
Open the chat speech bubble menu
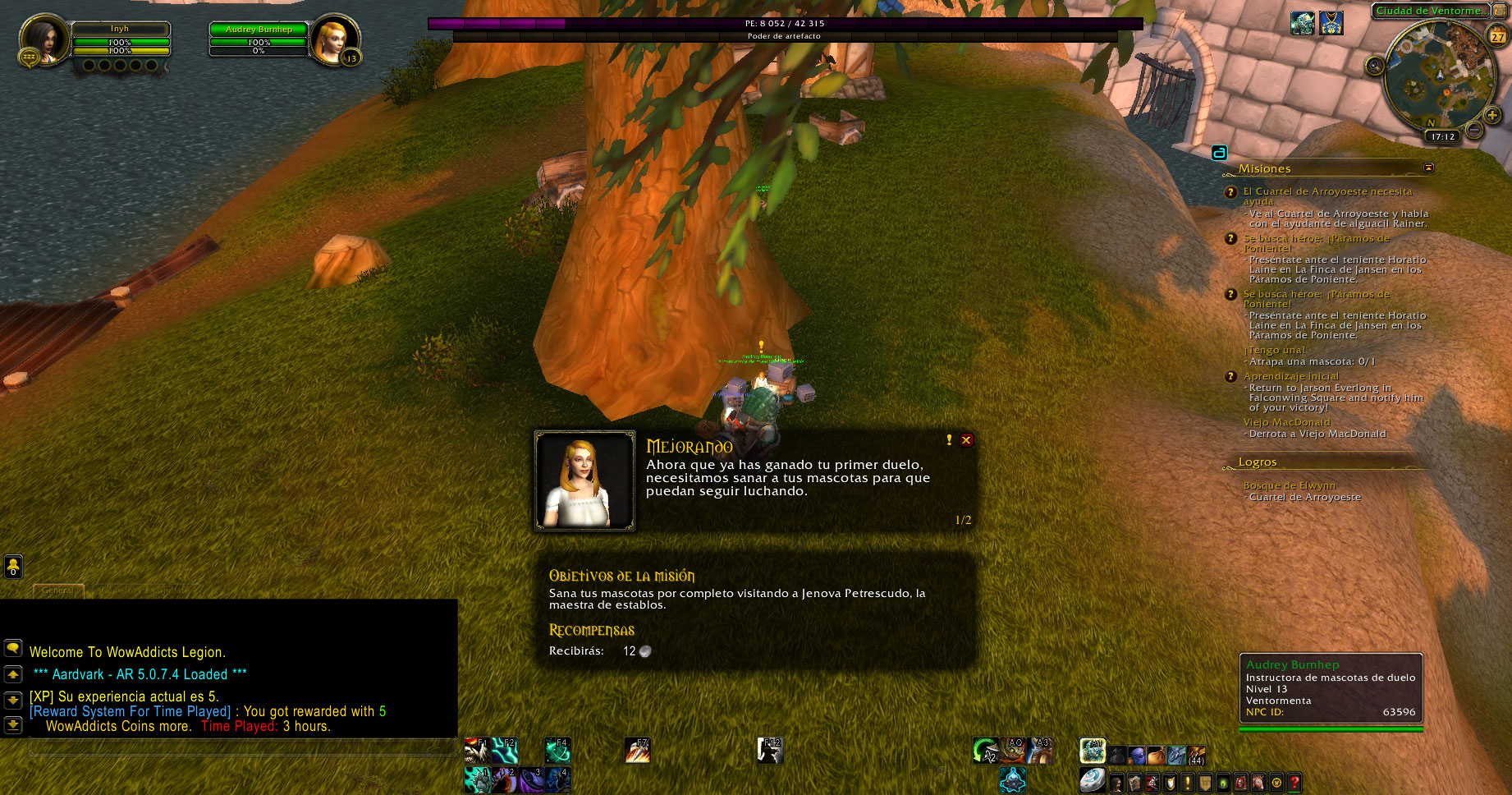click(13, 648)
